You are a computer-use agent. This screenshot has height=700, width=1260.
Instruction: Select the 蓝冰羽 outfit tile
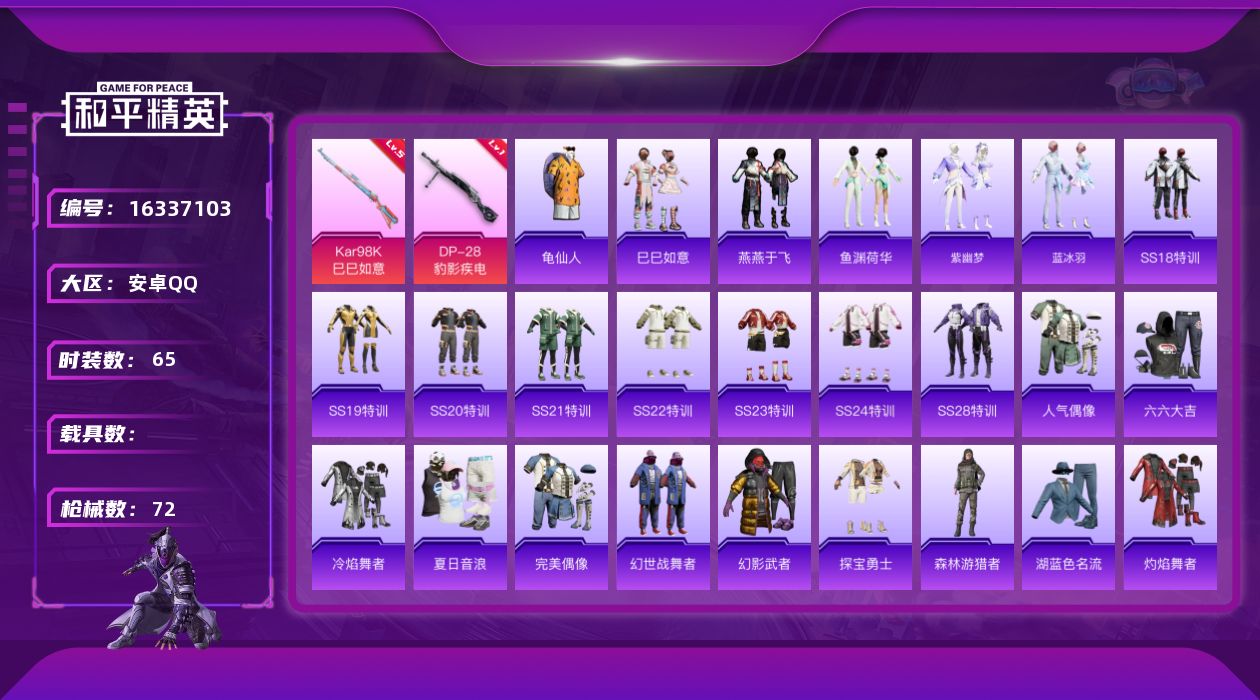pyautogui.click(x=1068, y=211)
